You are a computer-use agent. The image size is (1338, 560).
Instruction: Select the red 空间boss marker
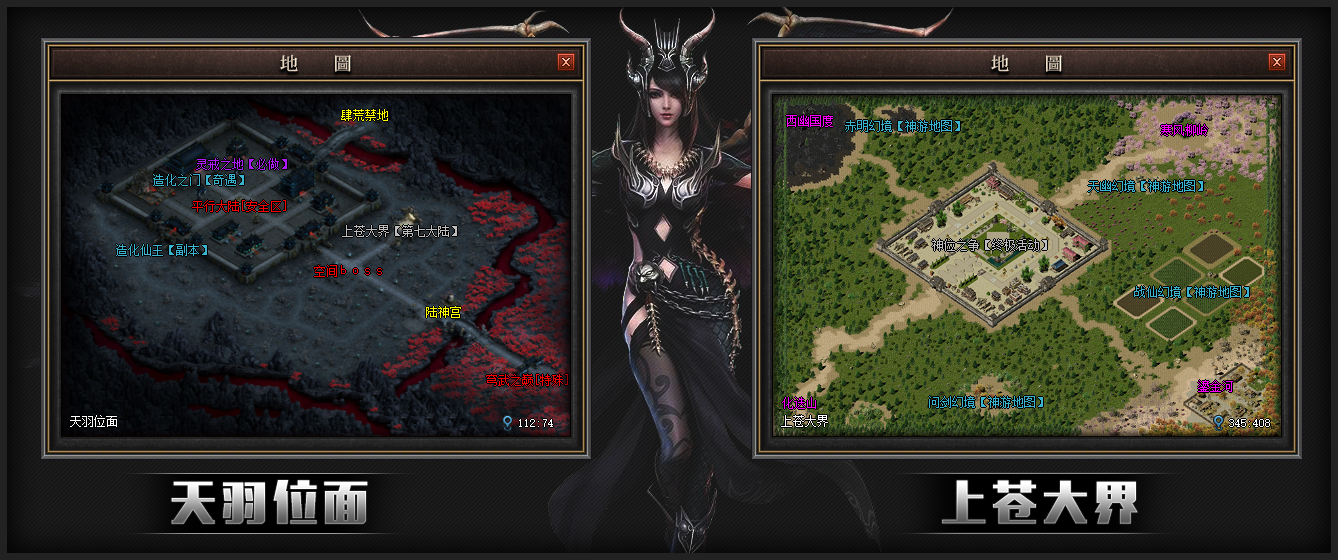coord(347,271)
